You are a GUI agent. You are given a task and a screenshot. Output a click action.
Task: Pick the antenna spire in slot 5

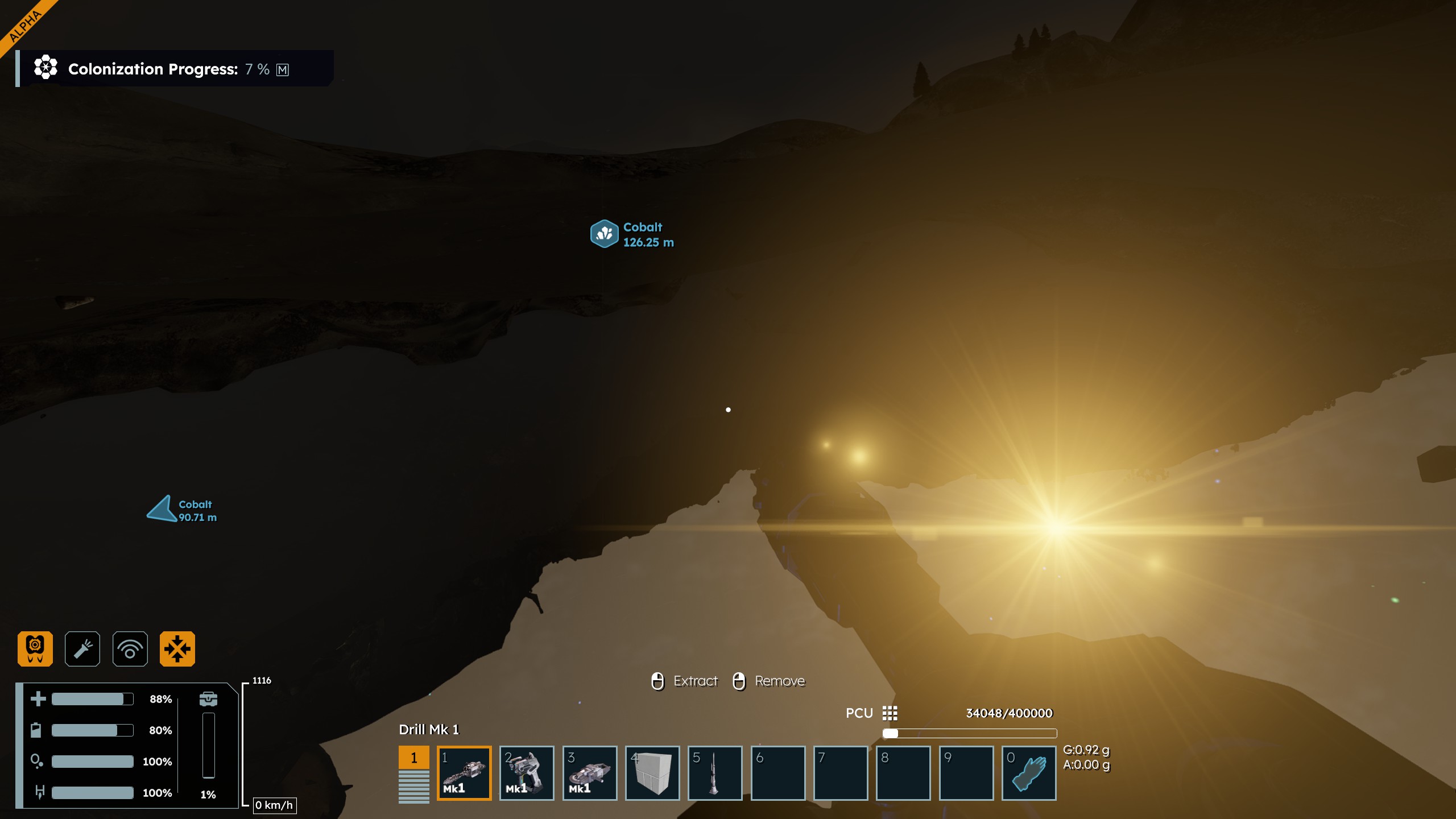[x=714, y=772]
